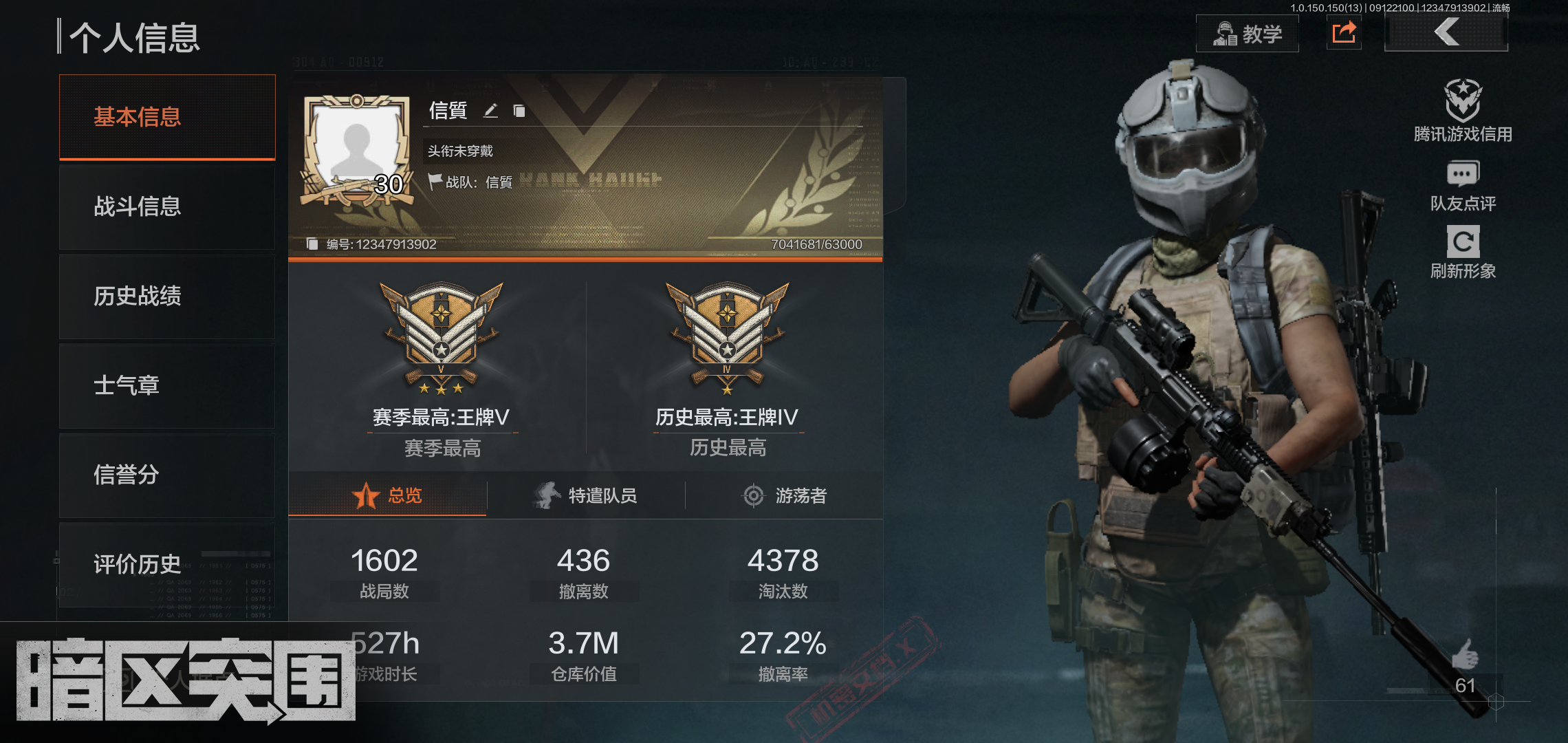
Task: Share the profile with the share icon
Action: [x=1344, y=32]
